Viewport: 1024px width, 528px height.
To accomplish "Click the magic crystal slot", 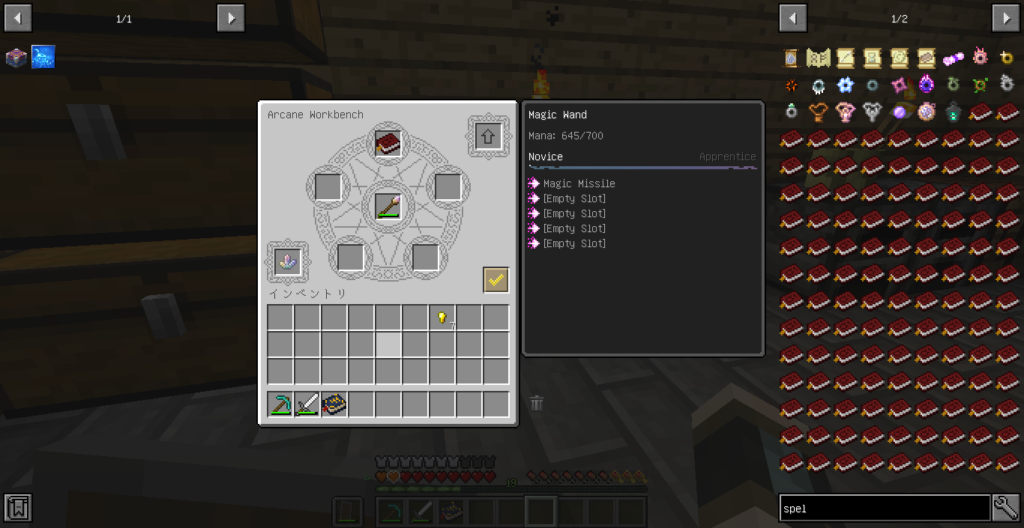I will (288, 260).
